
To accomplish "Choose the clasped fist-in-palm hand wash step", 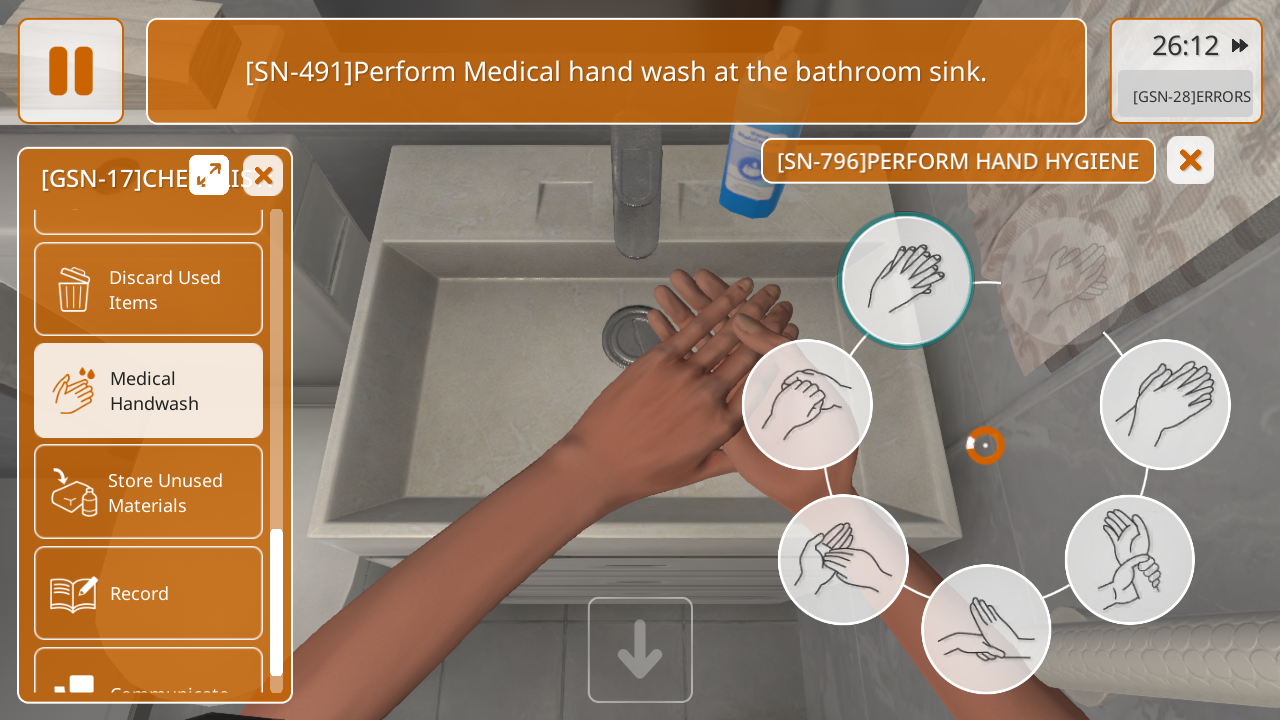I will [x=807, y=404].
